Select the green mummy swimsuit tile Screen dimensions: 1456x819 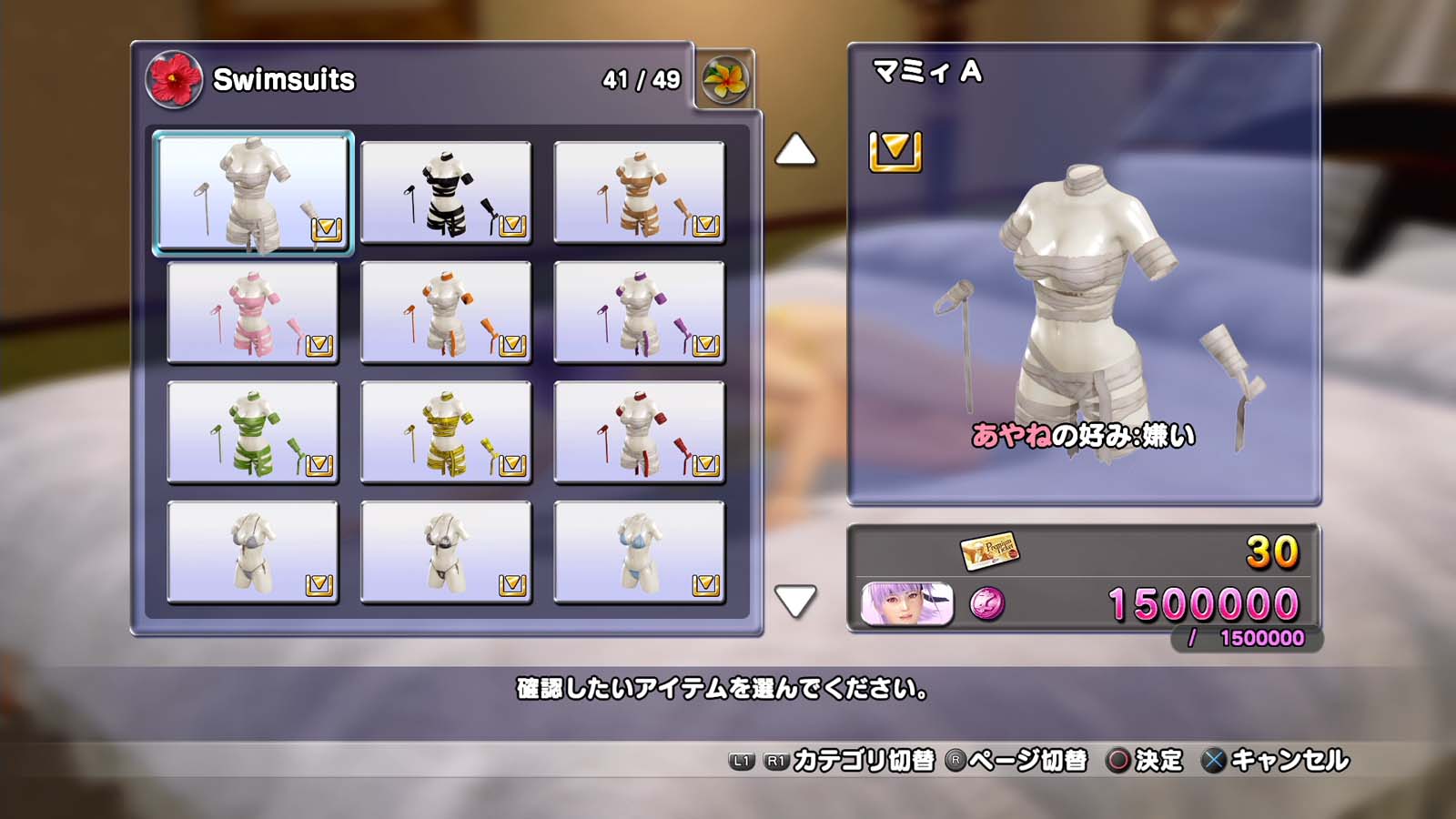[x=252, y=432]
